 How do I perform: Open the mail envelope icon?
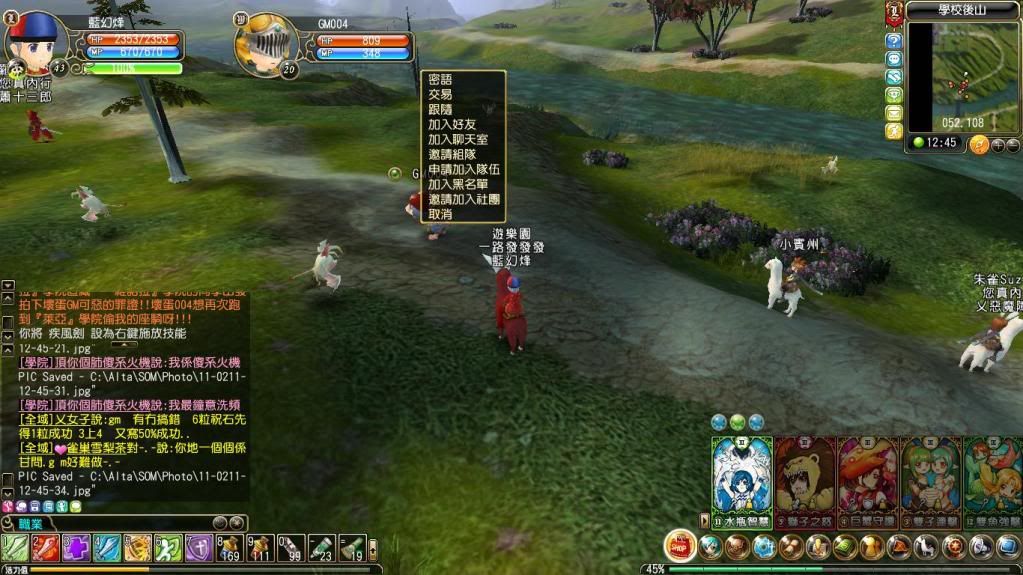pos(894,113)
